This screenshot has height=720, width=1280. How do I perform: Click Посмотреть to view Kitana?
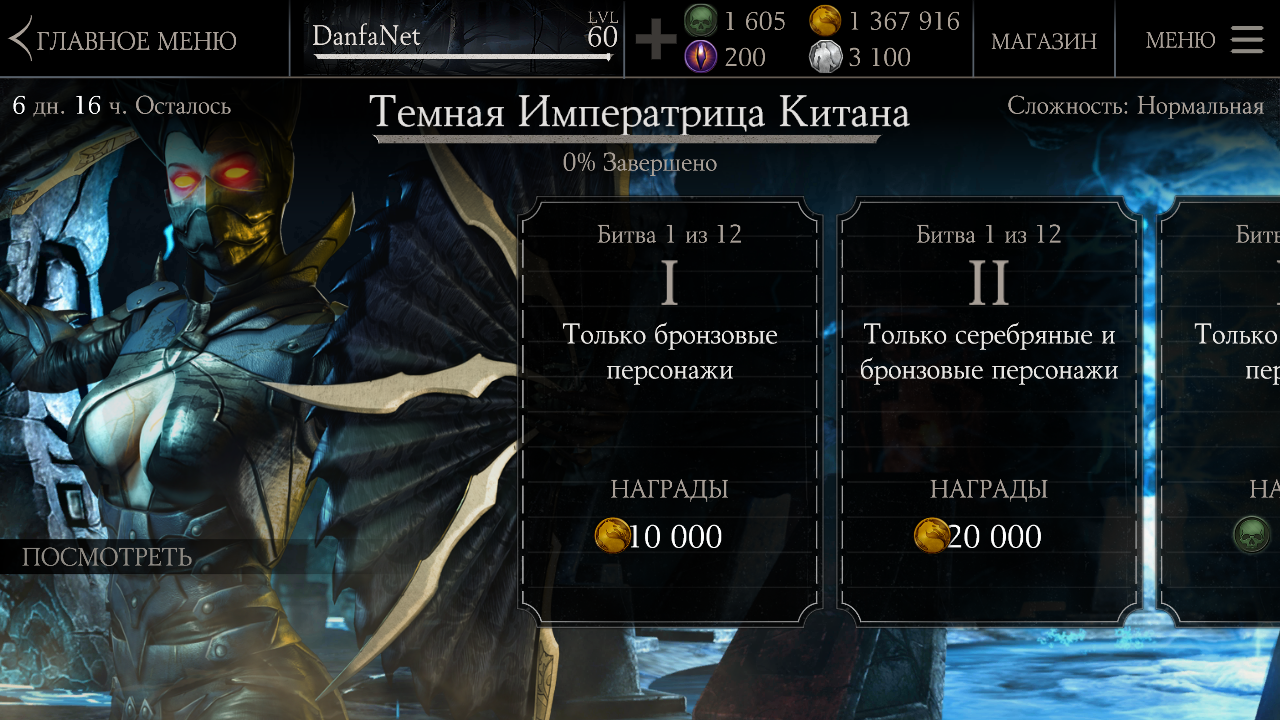pyautogui.click(x=107, y=557)
